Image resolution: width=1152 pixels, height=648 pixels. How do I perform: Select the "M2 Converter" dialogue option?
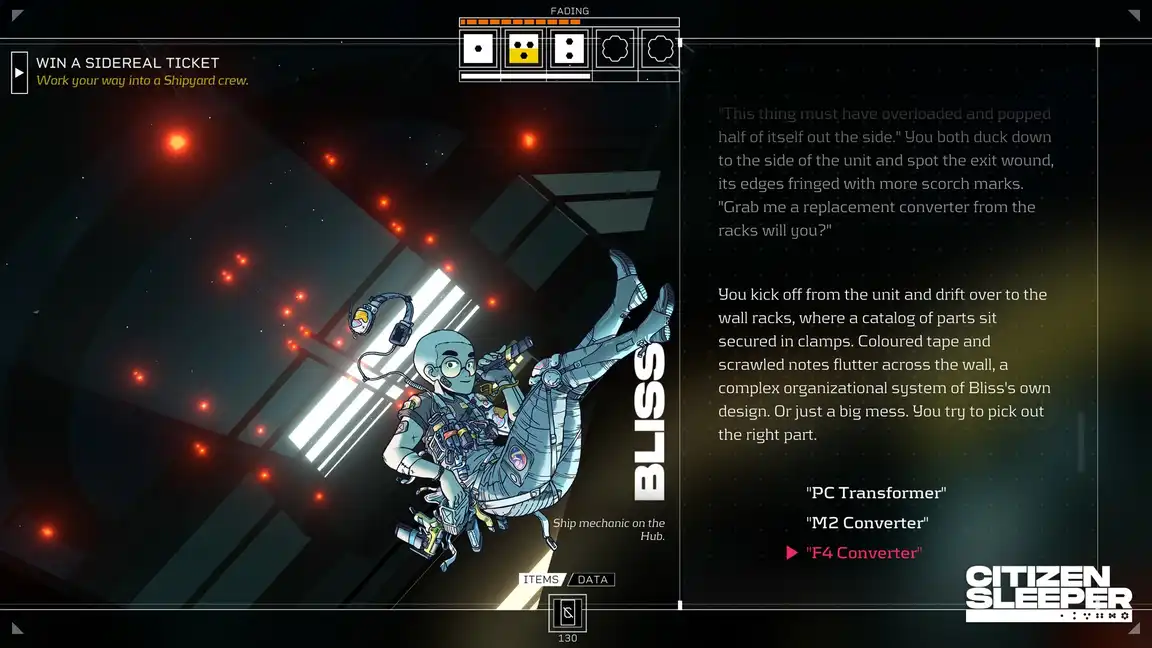867,523
